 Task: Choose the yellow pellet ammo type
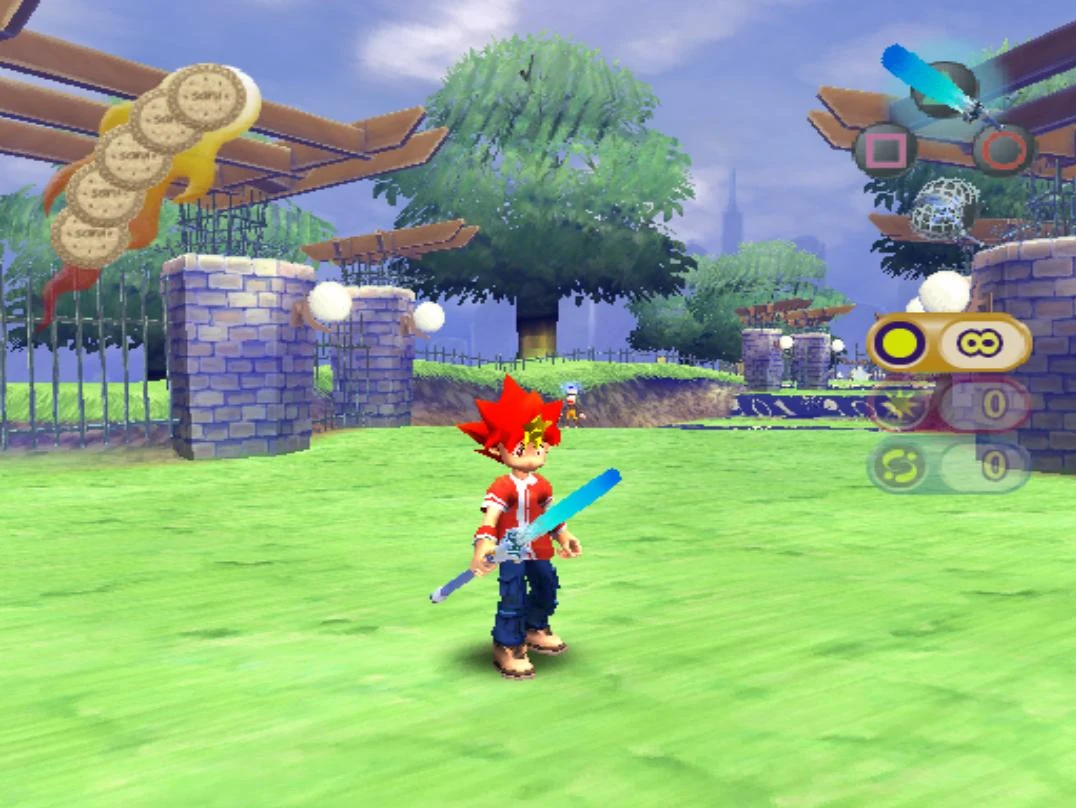(897, 343)
